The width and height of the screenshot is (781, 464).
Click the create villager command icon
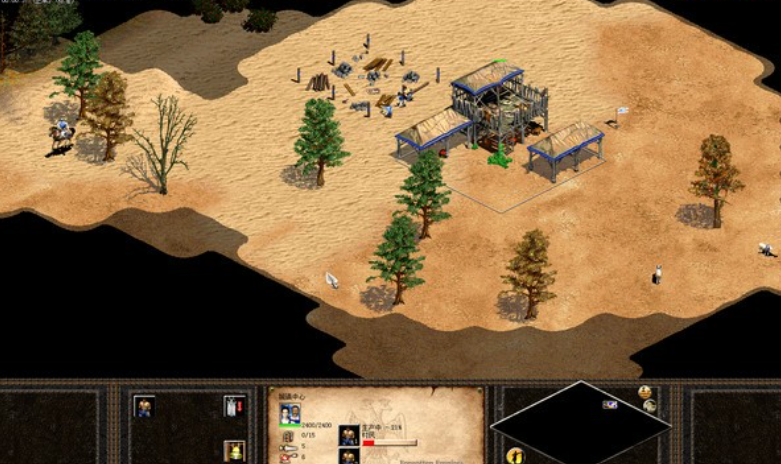click(x=144, y=406)
